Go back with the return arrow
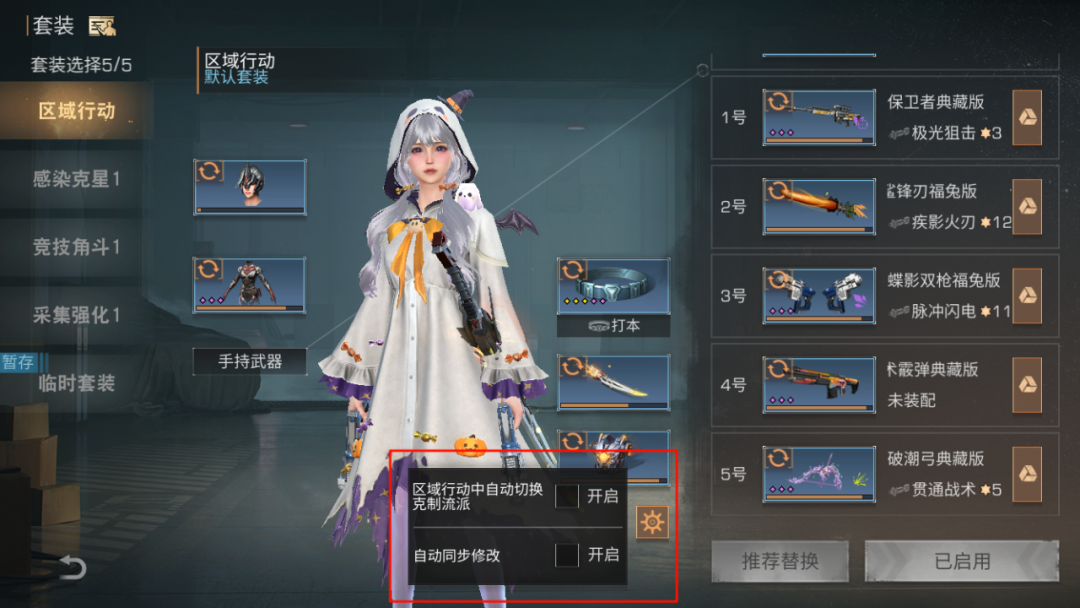The image size is (1080, 608). [x=72, y=568]
